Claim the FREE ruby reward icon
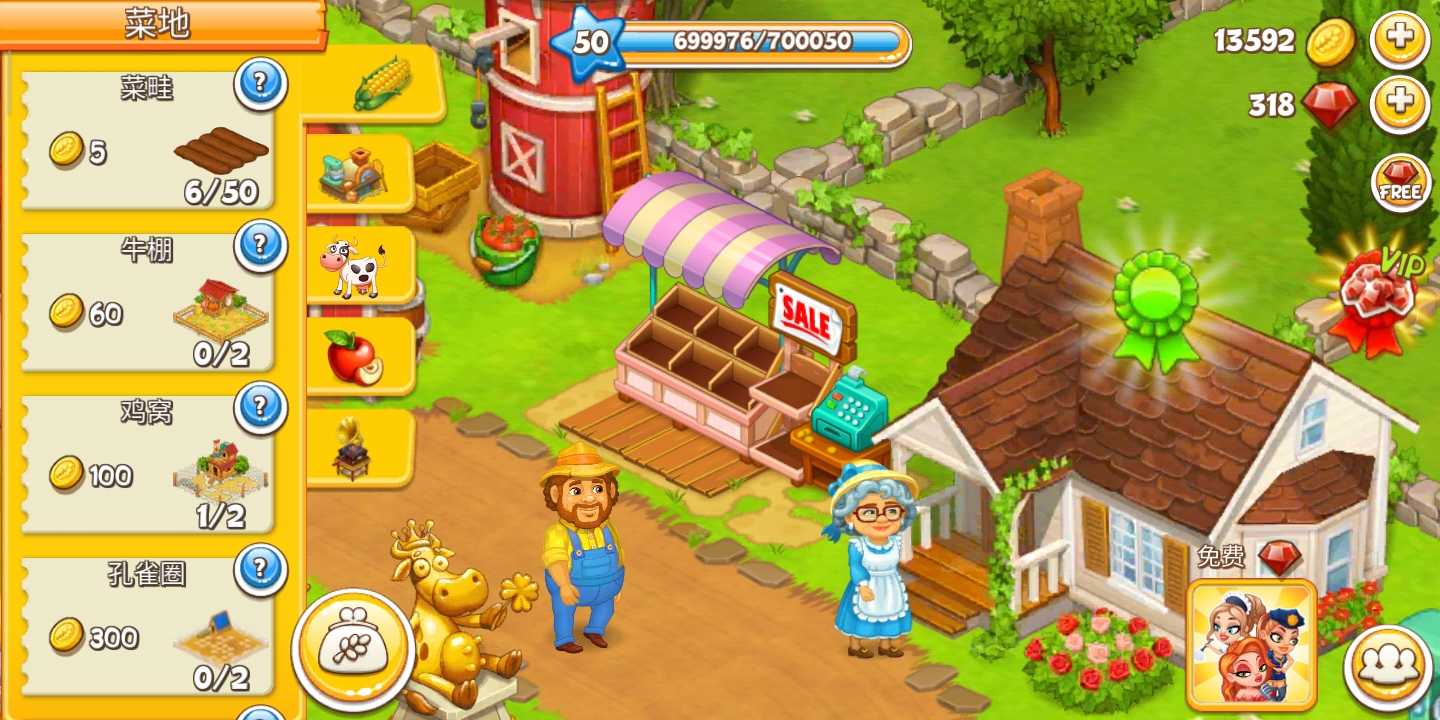1440x720 pixels. click(1399, 184)
